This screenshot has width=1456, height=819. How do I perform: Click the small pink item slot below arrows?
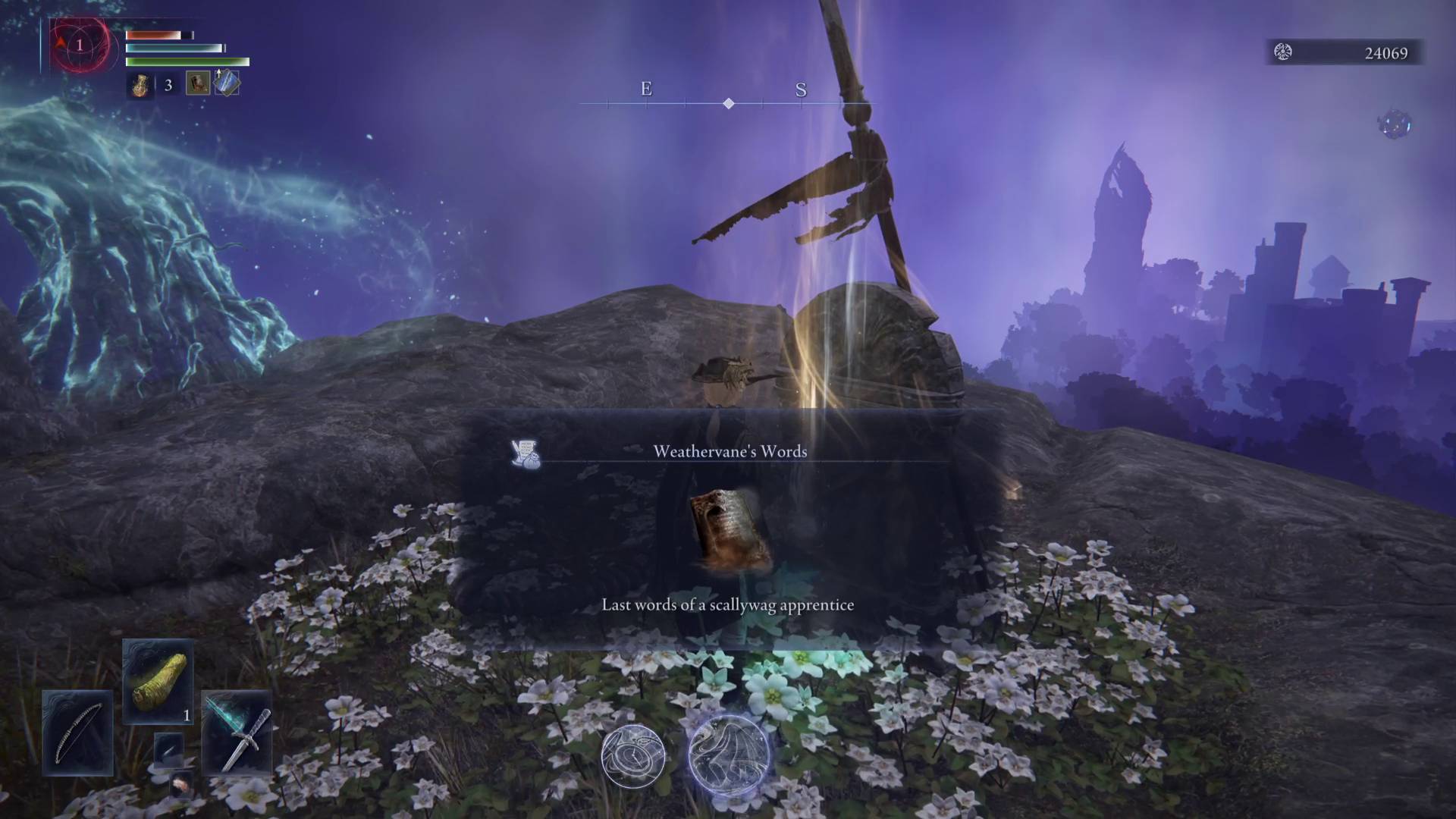(x=181, y=784)
